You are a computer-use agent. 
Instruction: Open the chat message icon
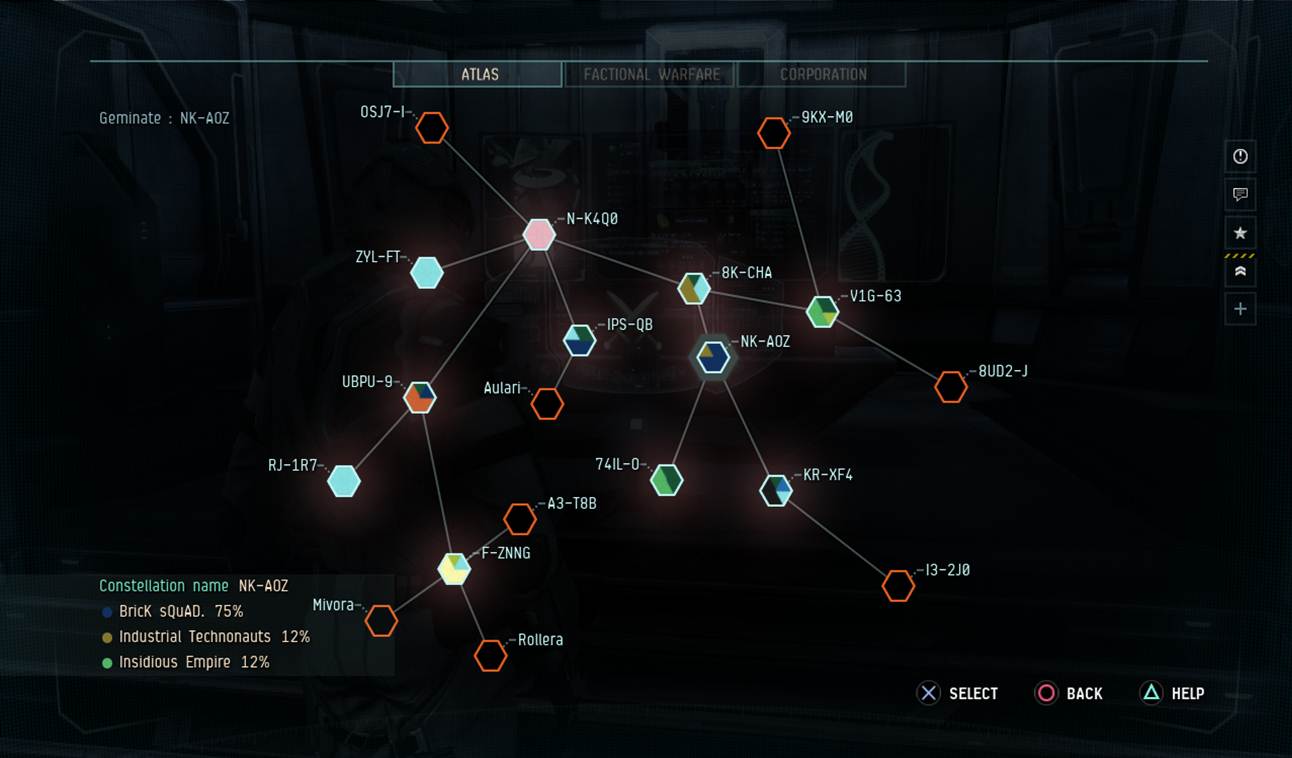tap(1239, 195)
